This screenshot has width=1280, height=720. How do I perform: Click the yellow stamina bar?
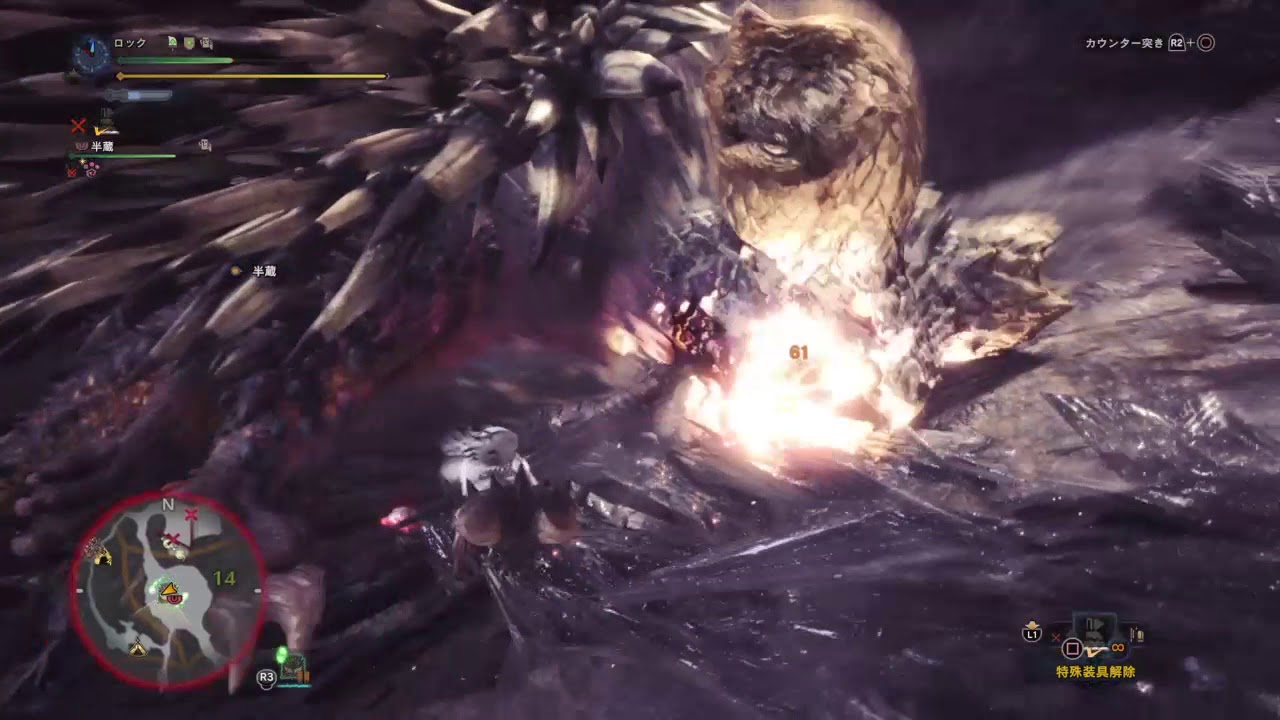click(250, 75)
